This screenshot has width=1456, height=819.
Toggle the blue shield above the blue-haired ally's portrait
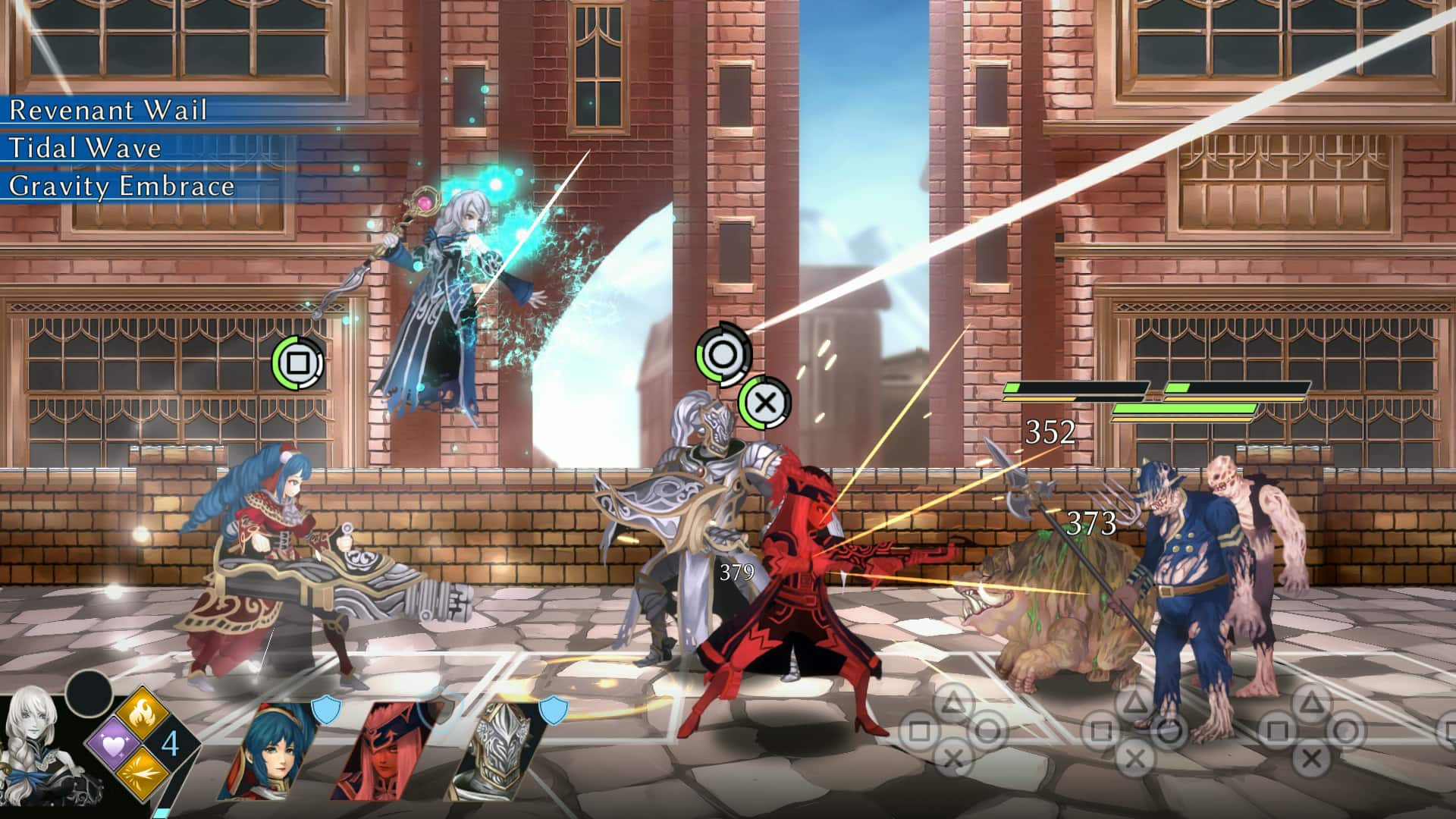[325, 711]
